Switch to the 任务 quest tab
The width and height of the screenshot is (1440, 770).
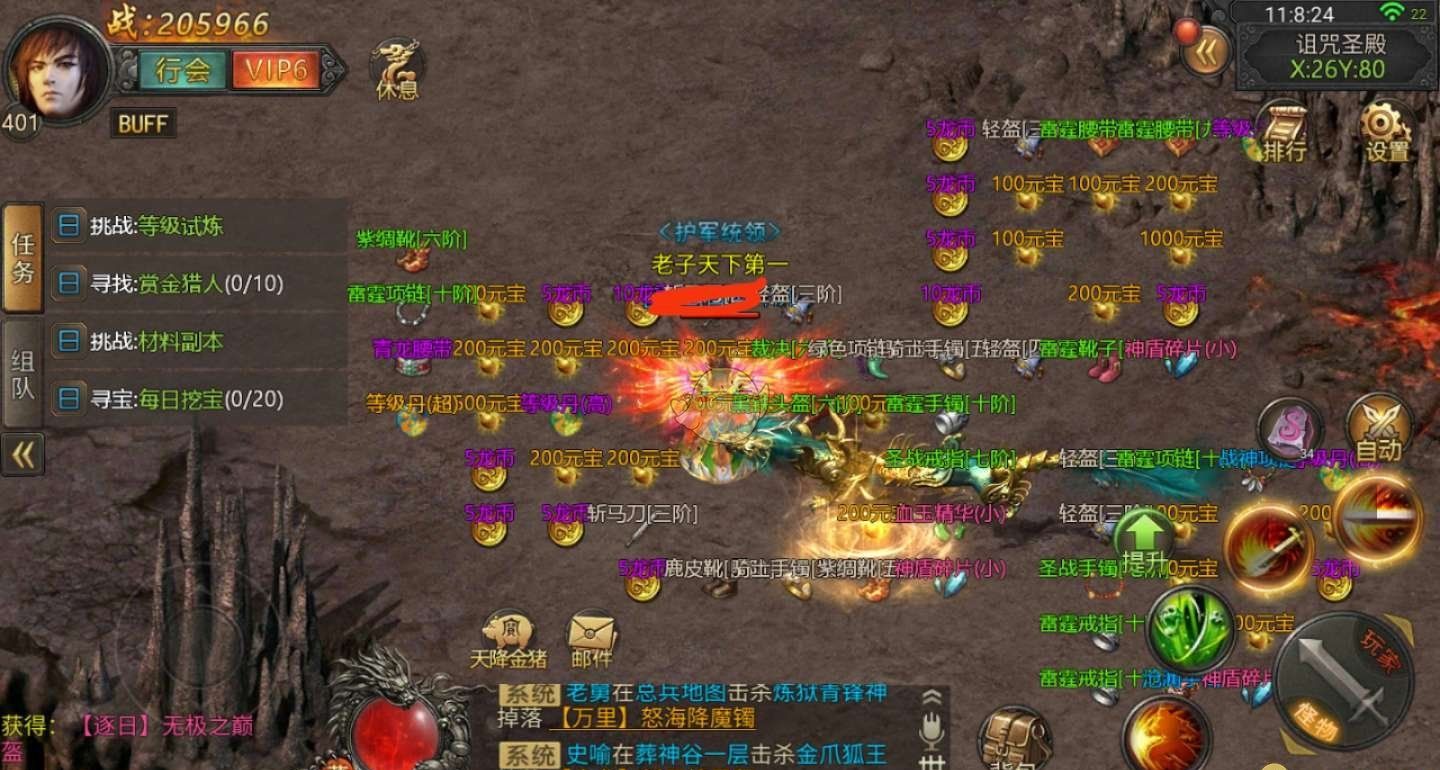click(x=23, y=258)
